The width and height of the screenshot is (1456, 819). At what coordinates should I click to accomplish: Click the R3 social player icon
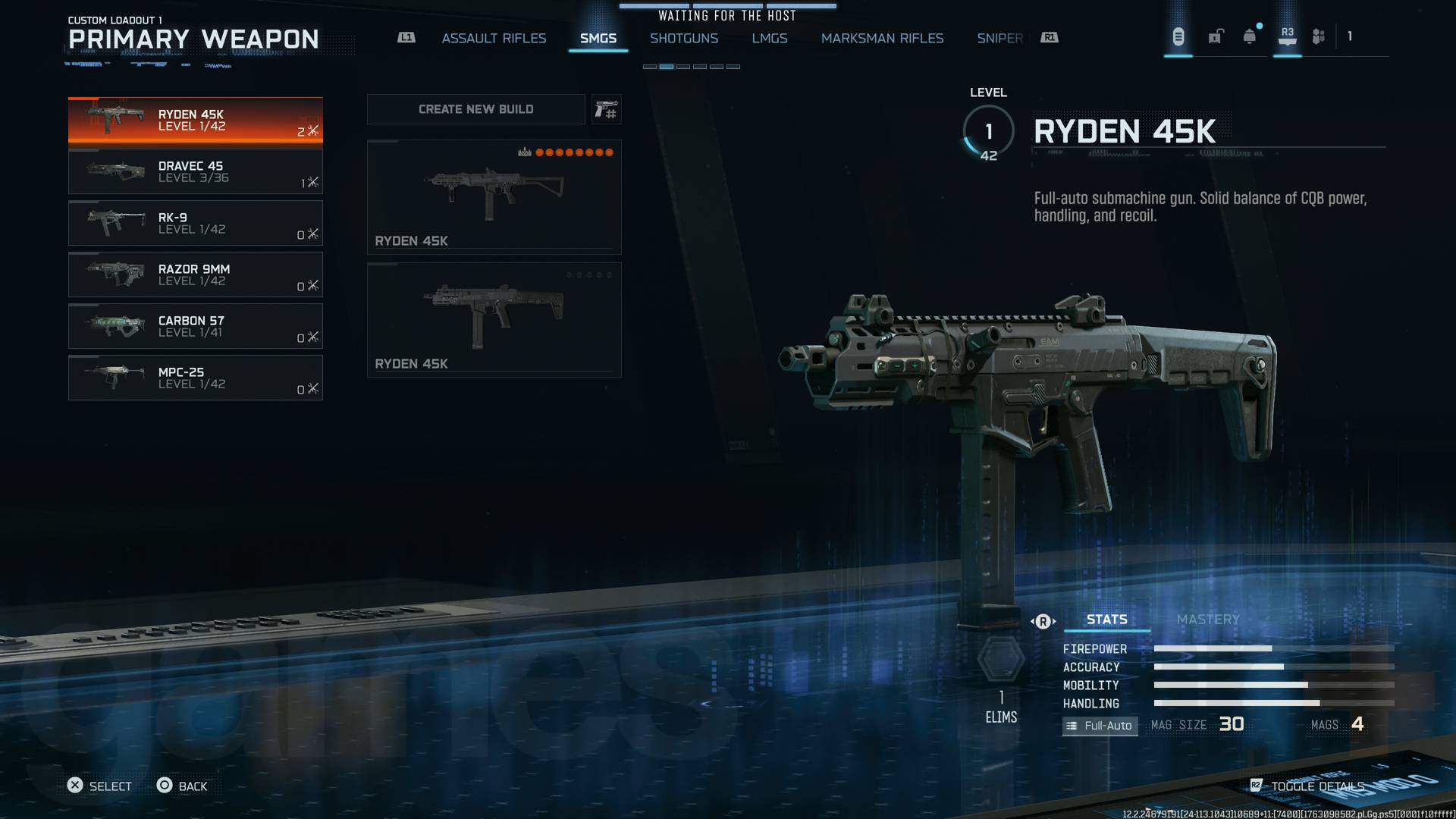[1286, 36]
